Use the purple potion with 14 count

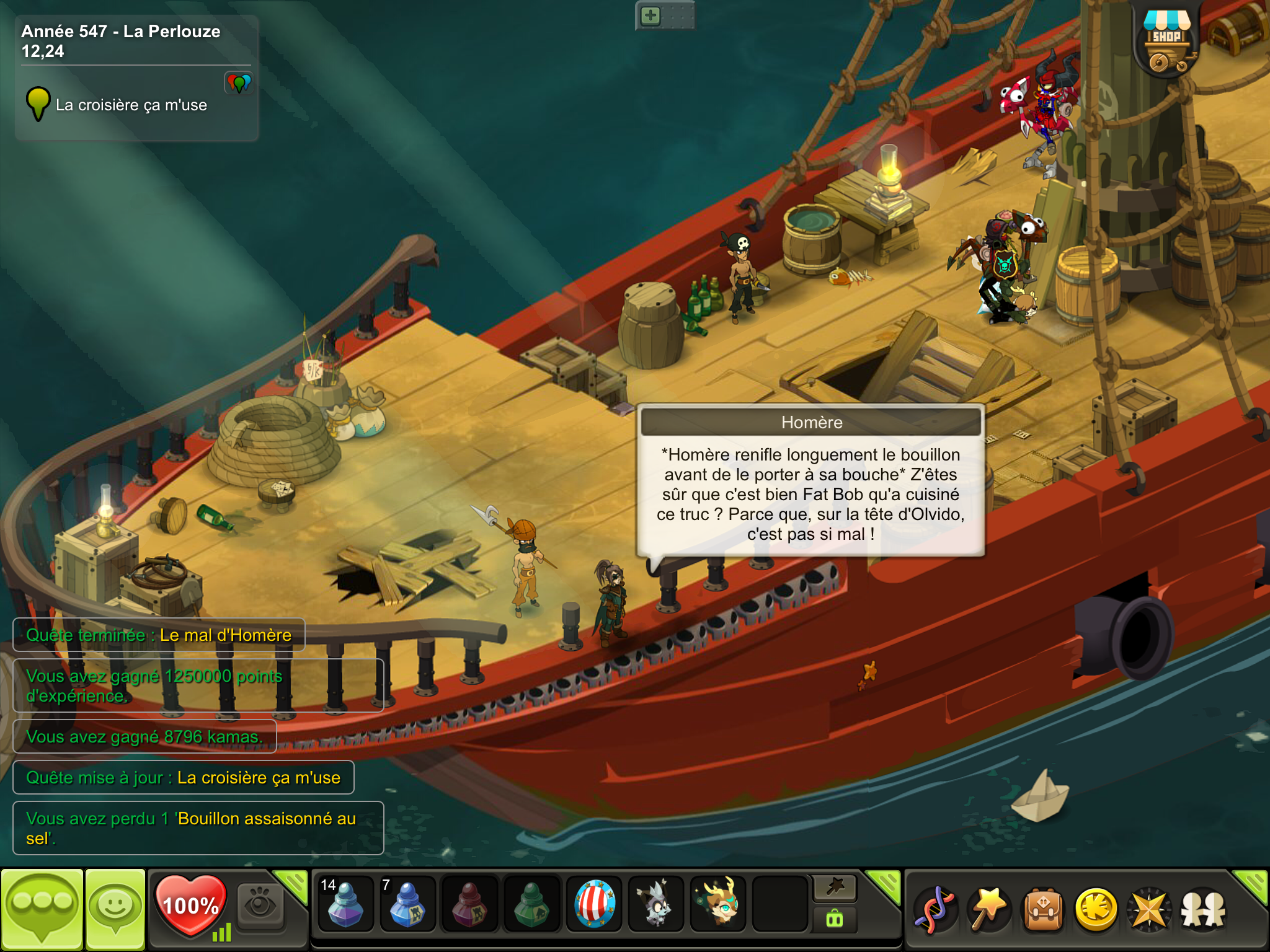point(345,903)
